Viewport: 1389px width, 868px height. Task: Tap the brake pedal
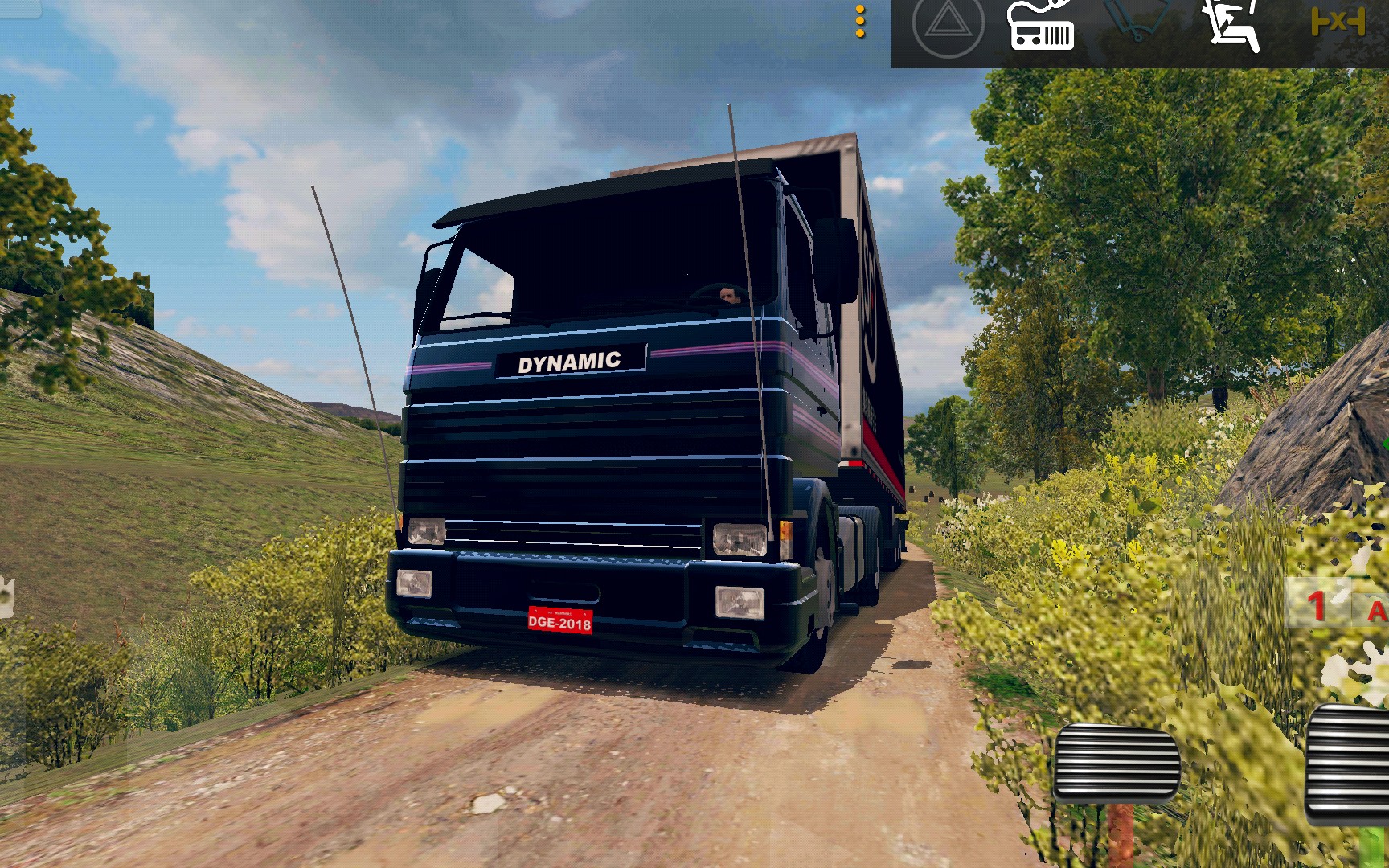point(1116,763)
